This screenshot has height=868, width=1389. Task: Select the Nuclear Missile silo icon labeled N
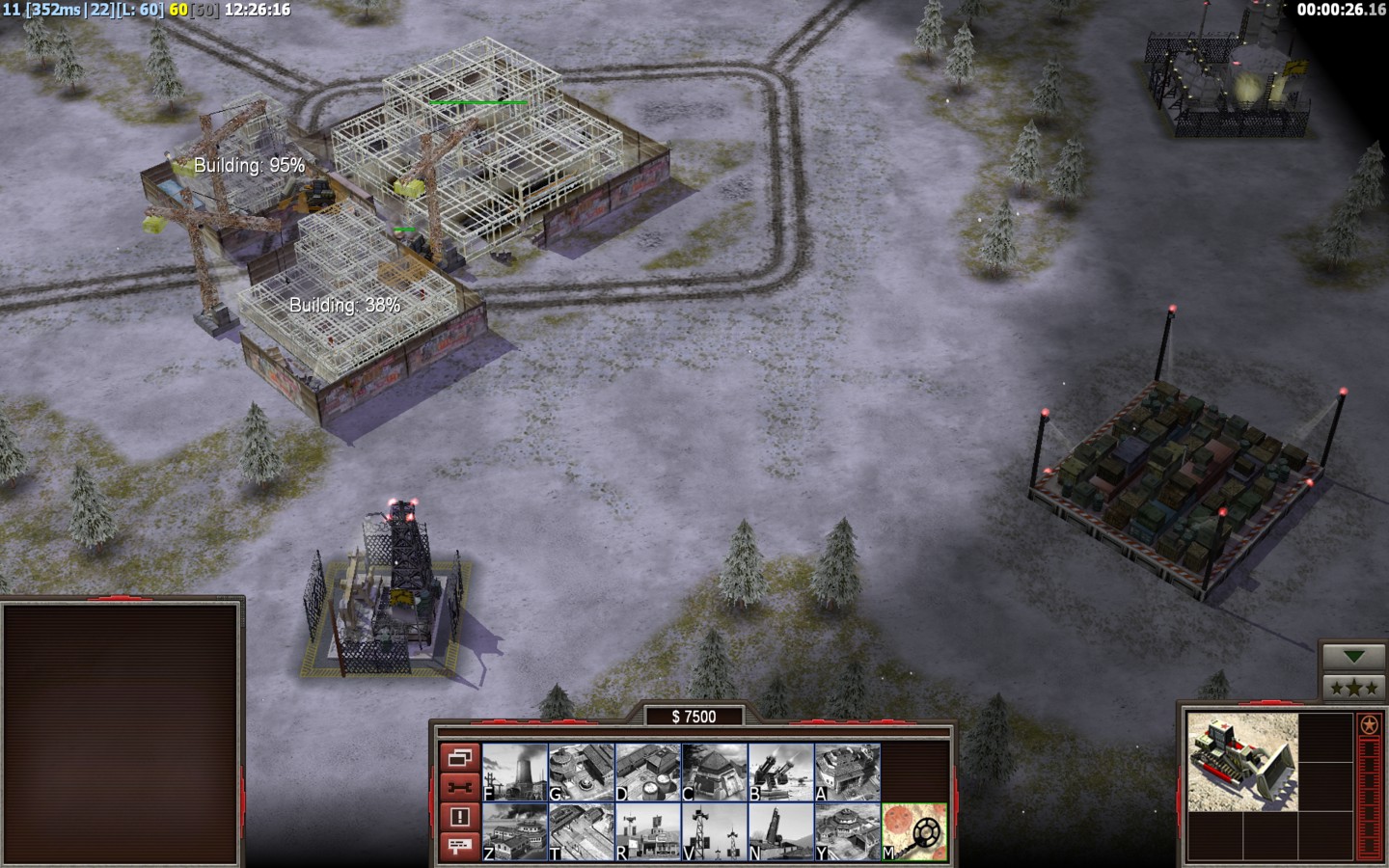click(781, 832)
